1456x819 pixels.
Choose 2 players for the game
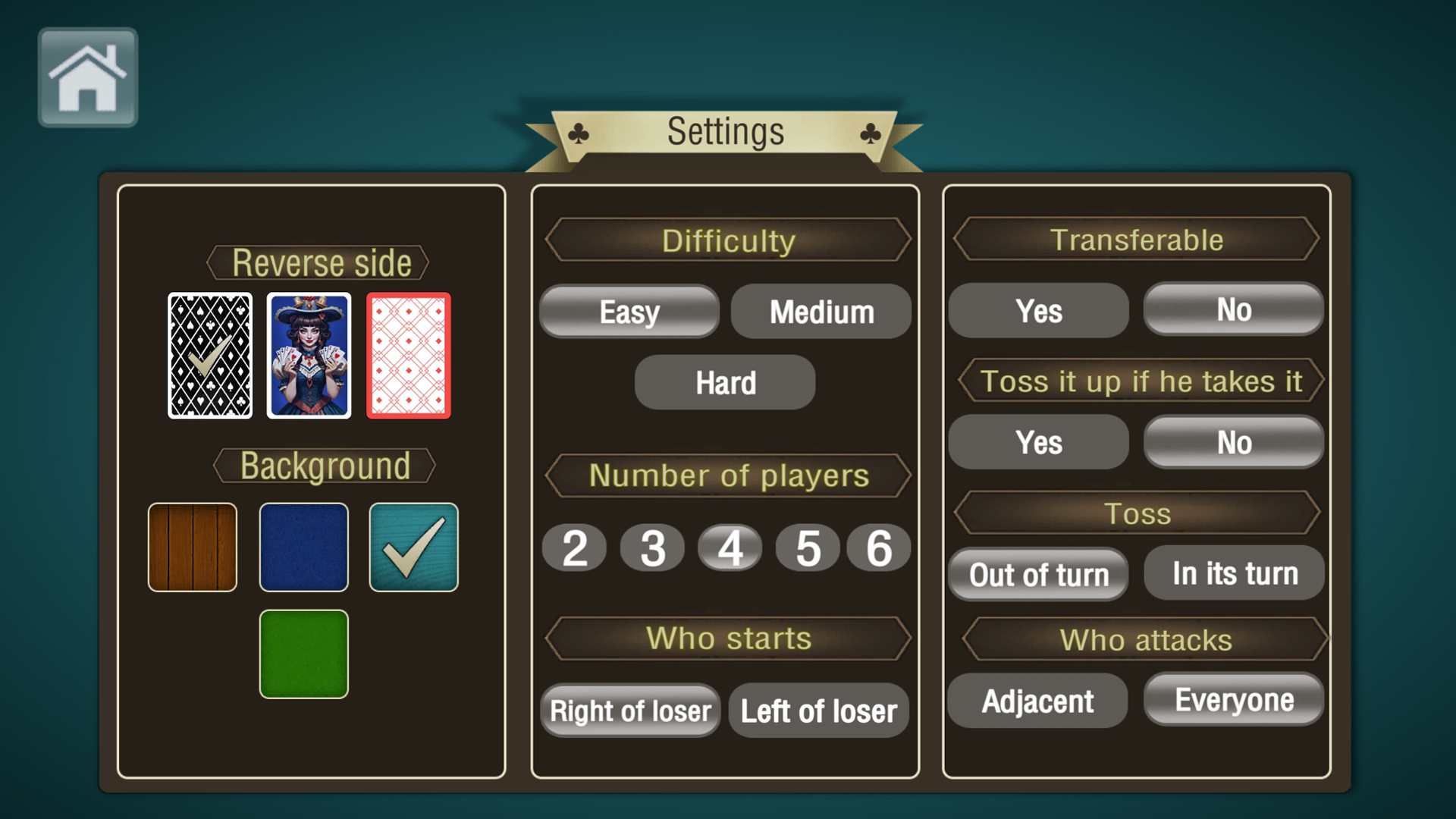pyautogui.click(x=573, y=547)
